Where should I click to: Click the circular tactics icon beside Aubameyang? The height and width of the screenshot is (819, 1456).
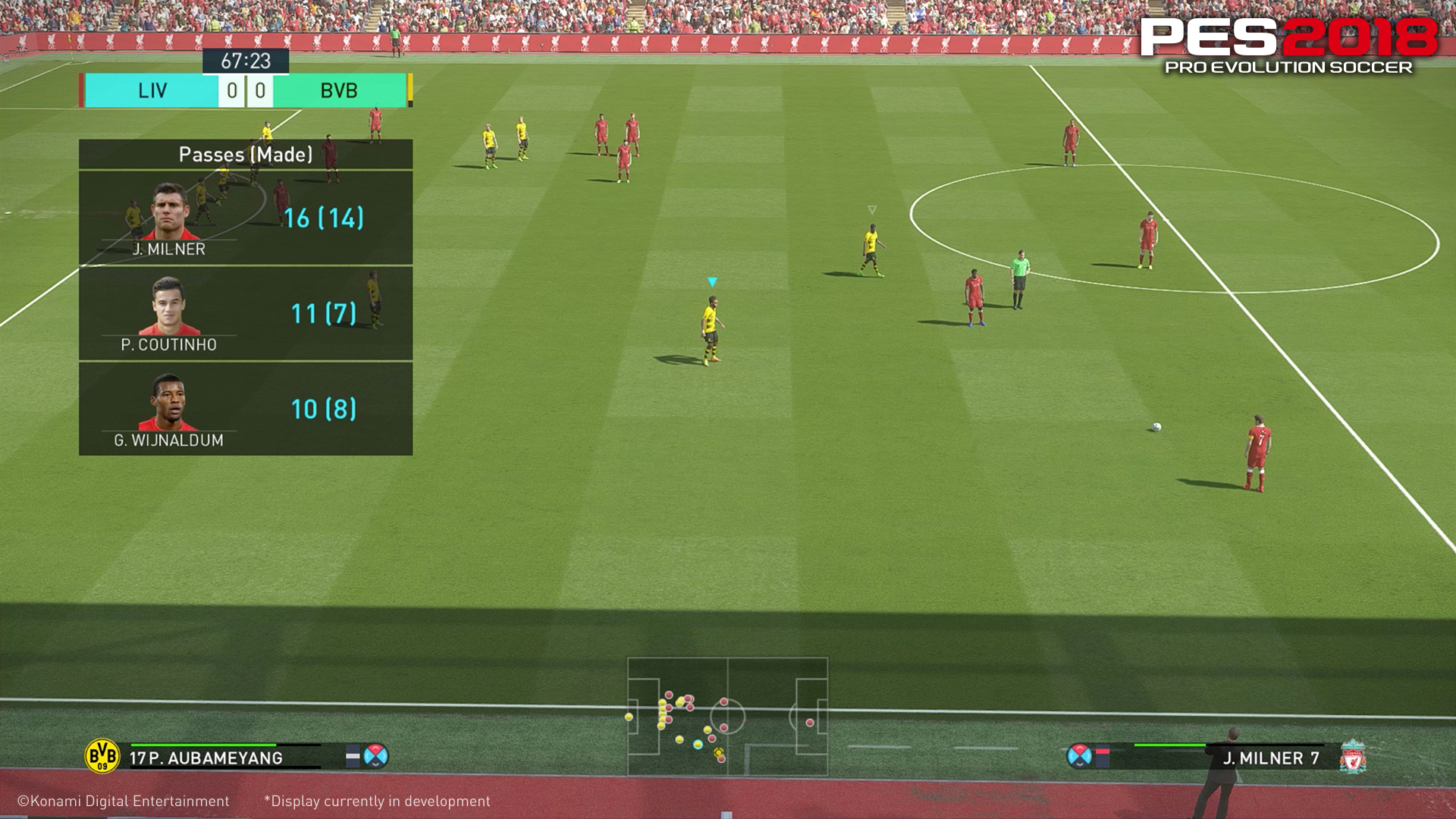tap(376, 756)
